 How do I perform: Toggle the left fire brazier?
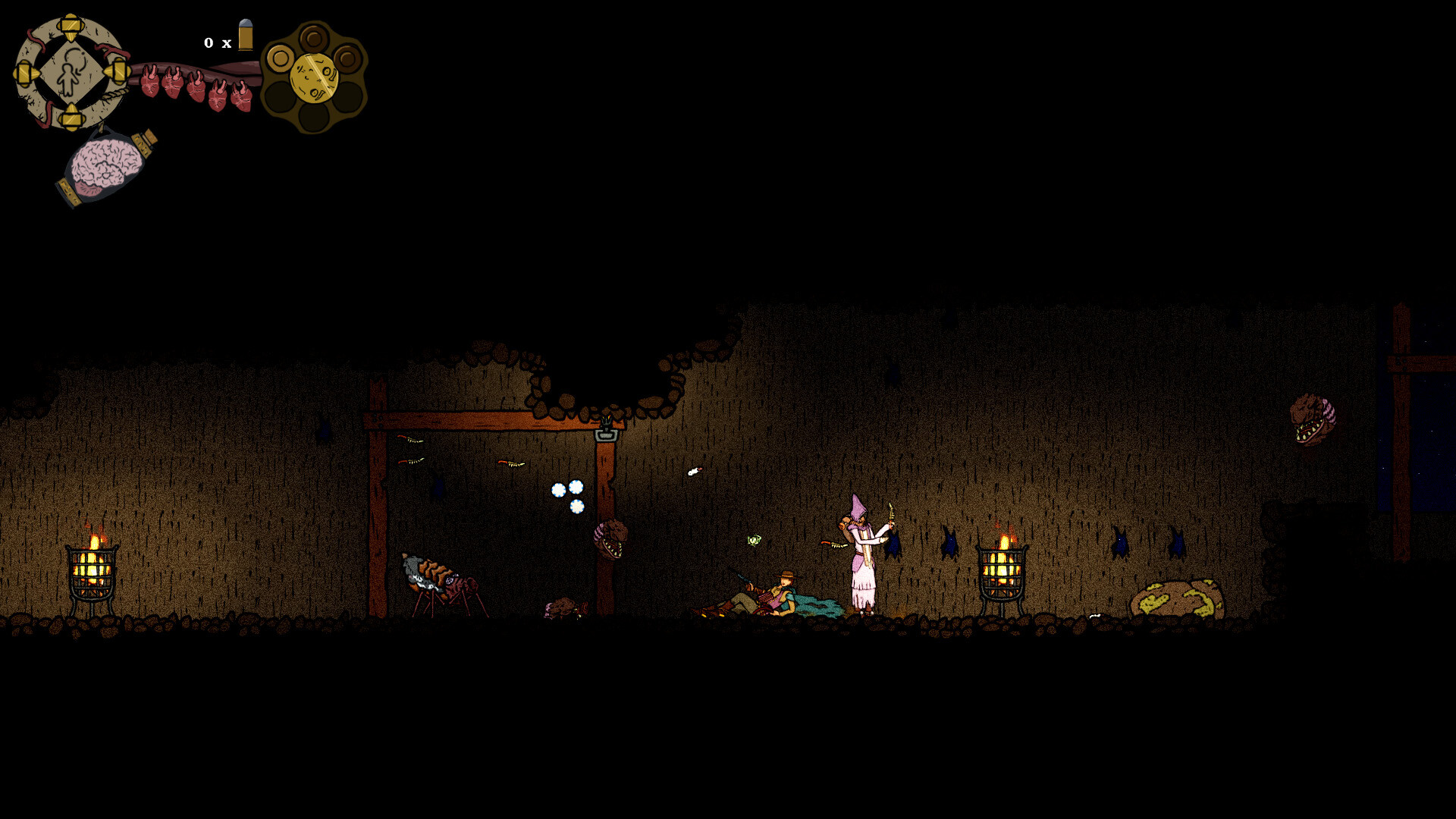pyautogui.click(x=93, y=570)
